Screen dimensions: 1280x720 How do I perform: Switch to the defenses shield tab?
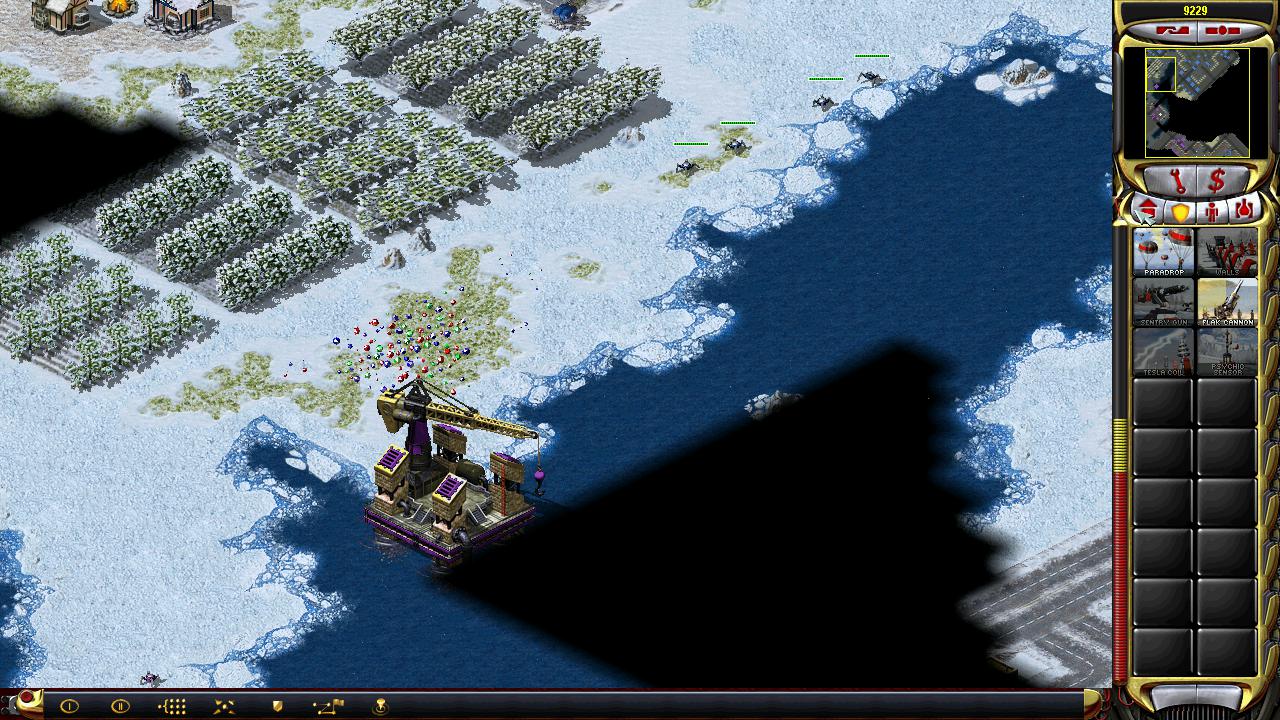[1180, 211]
